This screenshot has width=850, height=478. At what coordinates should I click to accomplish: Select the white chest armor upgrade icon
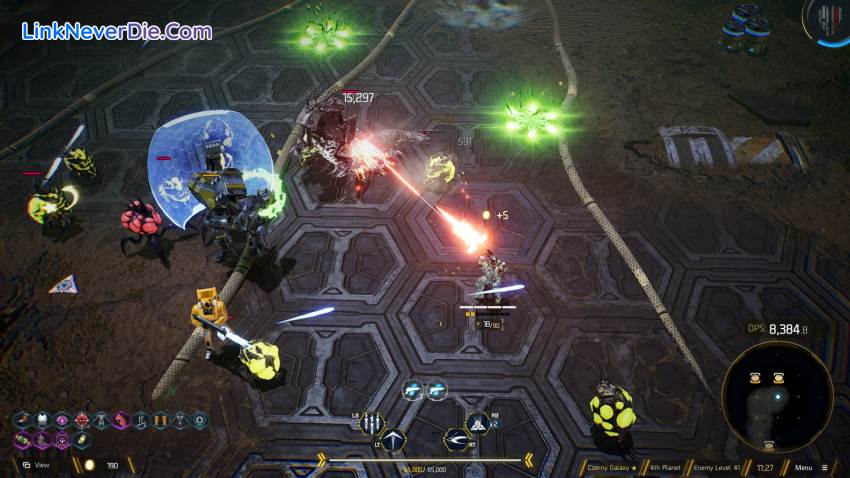[x=42, y=420]
